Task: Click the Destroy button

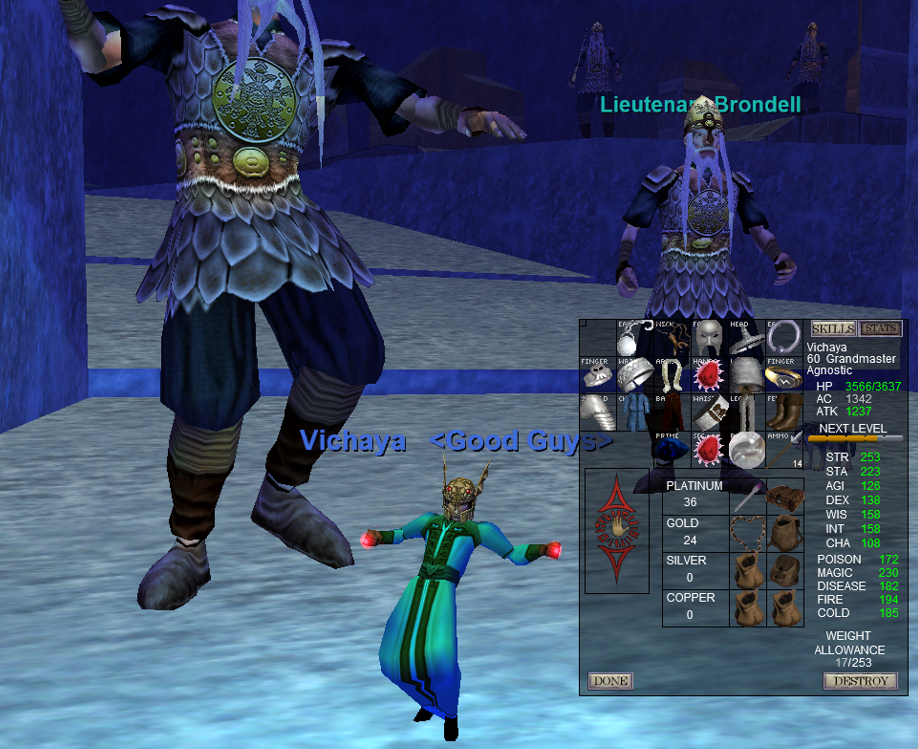Action: [859, 681]
